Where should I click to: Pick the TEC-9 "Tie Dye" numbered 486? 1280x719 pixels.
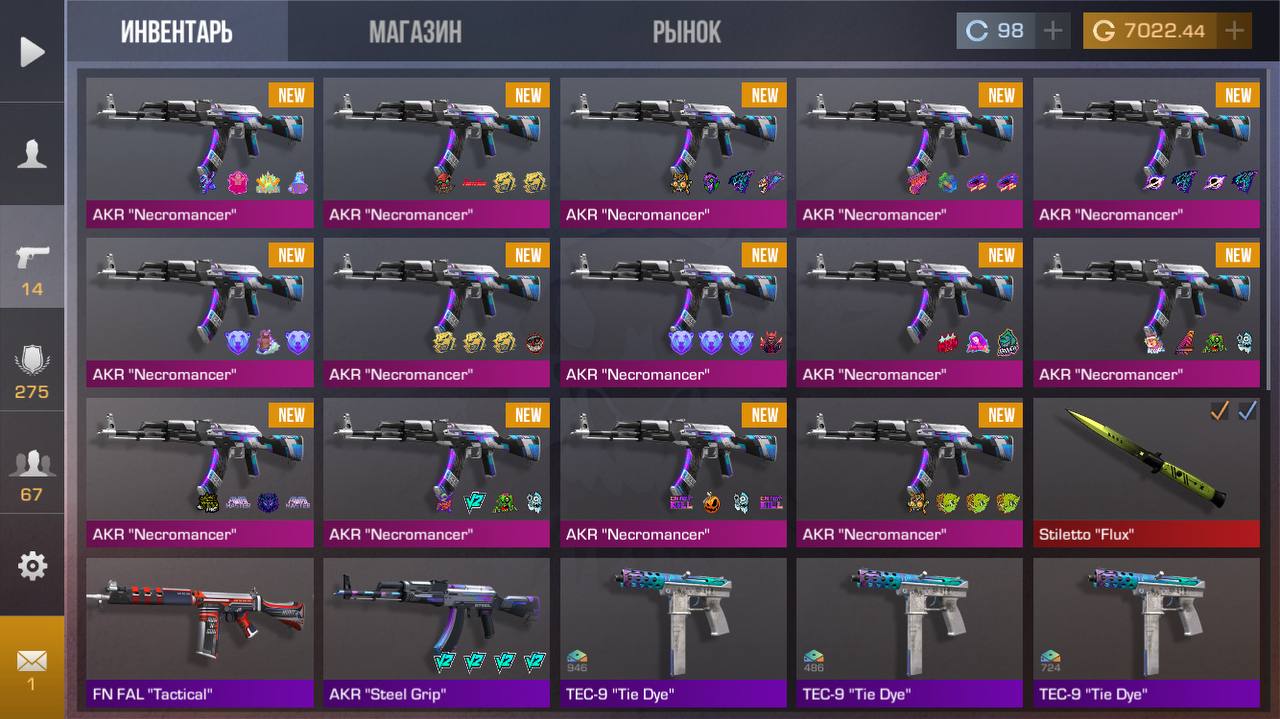(x=909, y=632)
